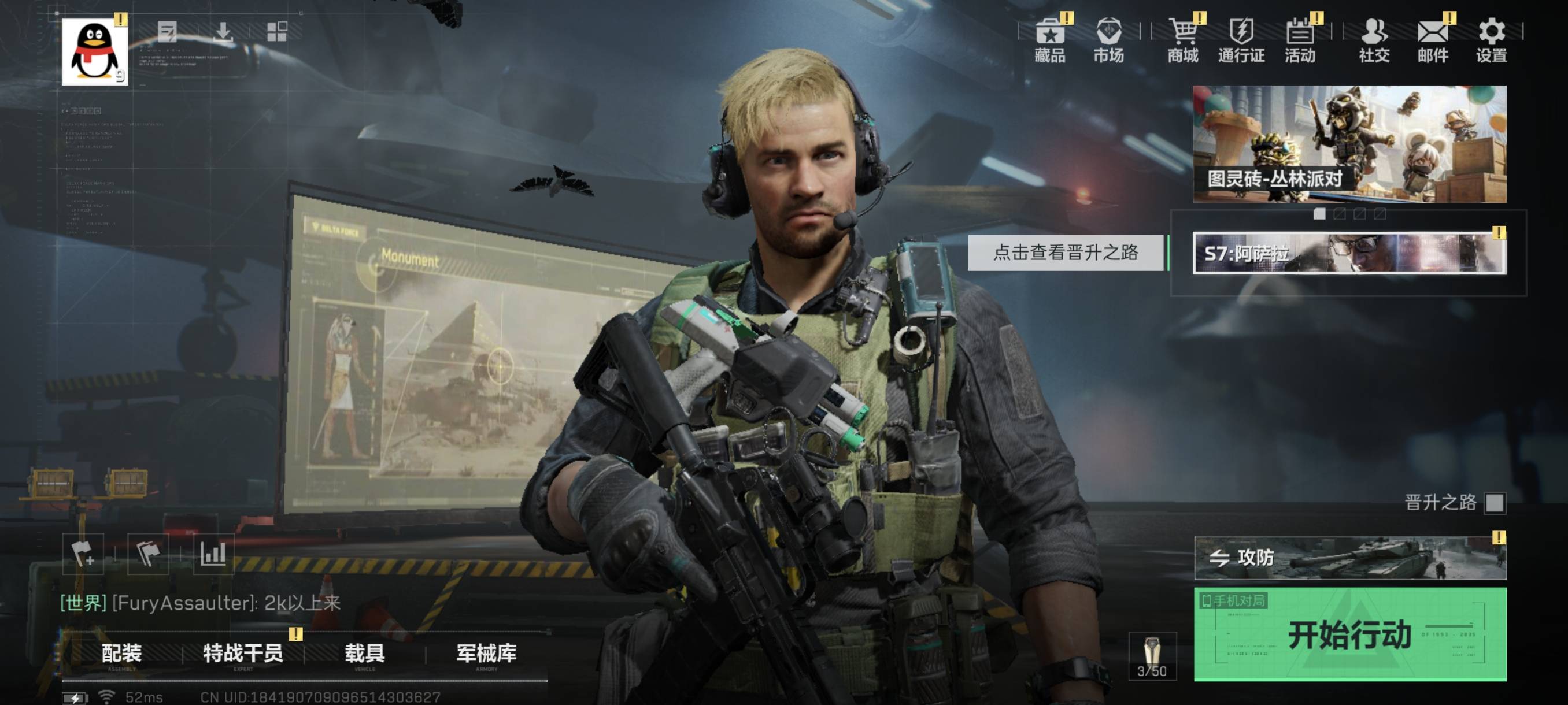This screenshot has width=1568, height=705.
Task: Switch game mode via 攻防 selector
Action: [x=1349, y=558]
